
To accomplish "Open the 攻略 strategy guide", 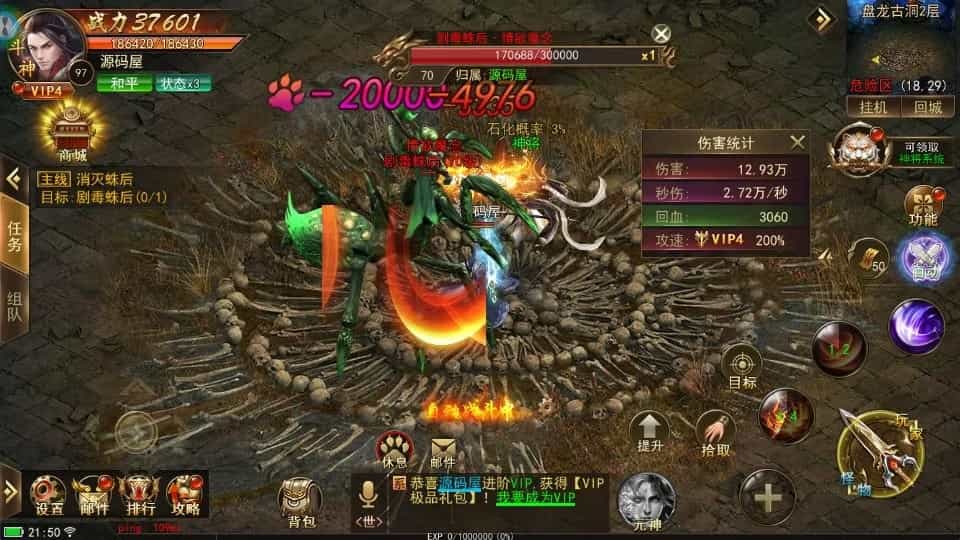I will 184,495.
